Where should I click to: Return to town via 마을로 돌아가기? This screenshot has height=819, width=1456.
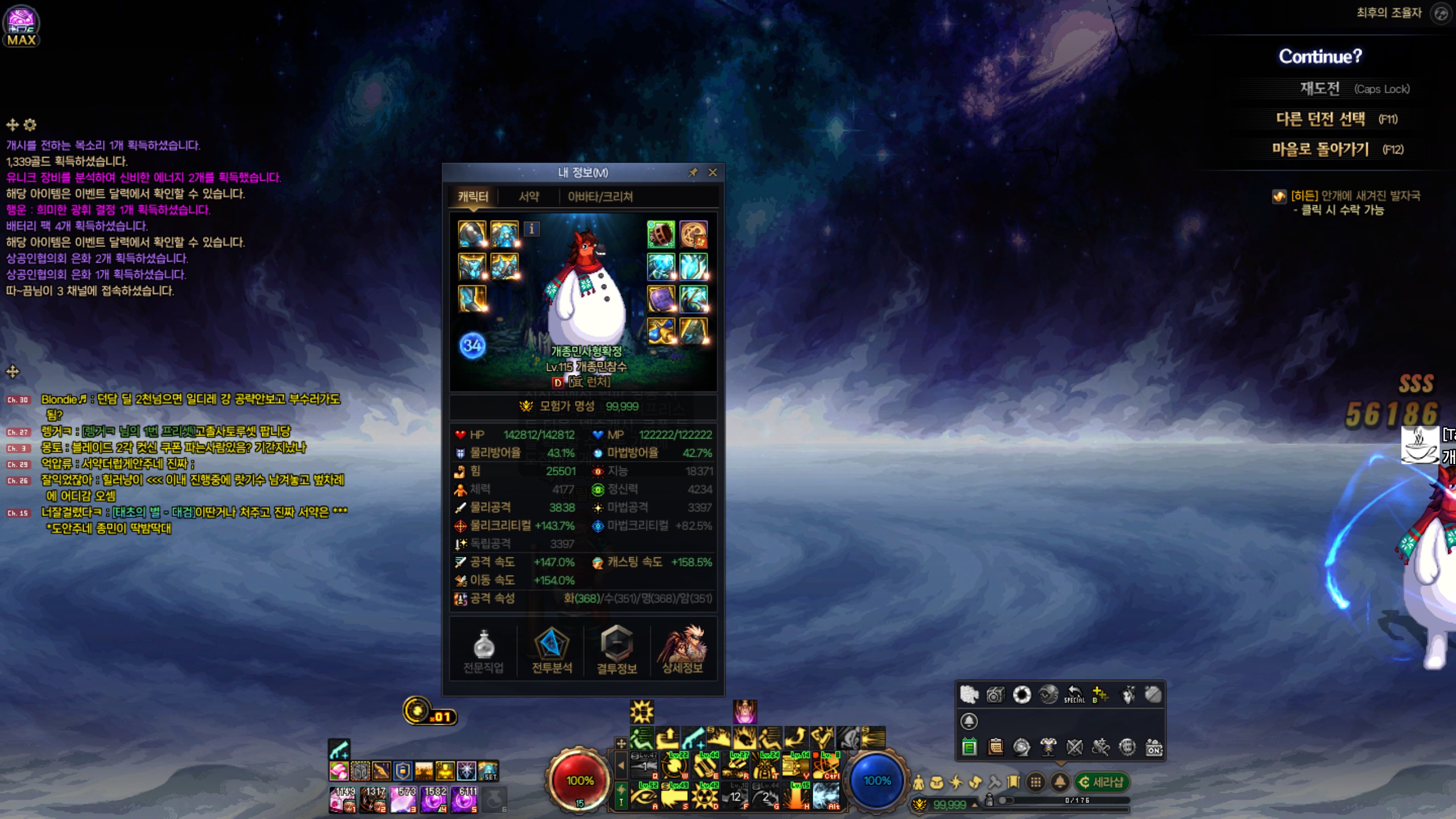(x=1321, y=150)
